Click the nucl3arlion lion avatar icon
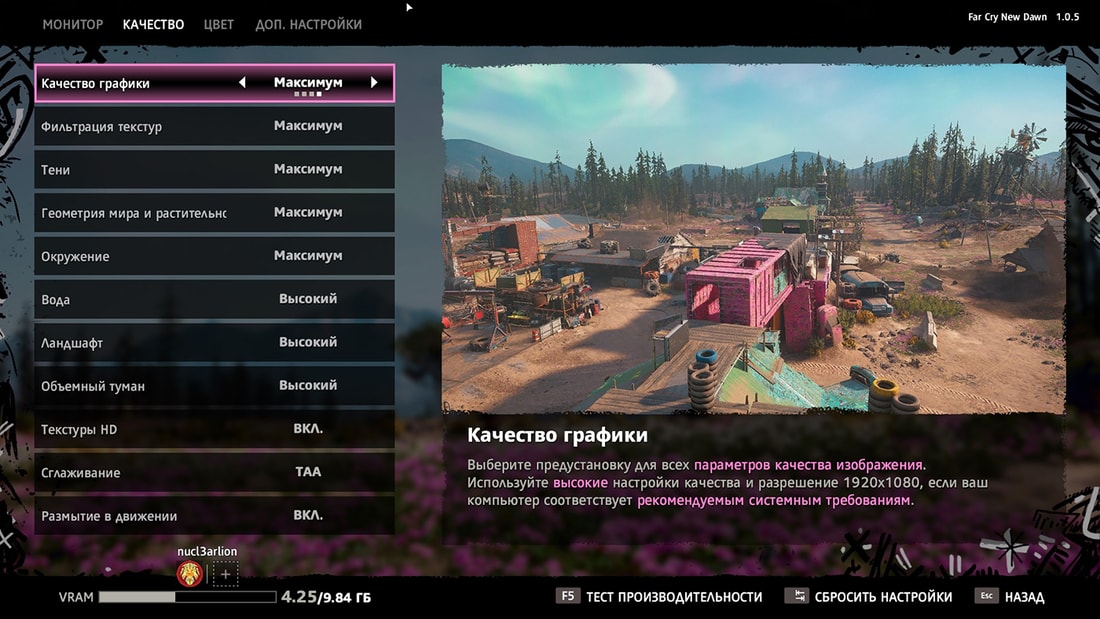 click(190, 574)
